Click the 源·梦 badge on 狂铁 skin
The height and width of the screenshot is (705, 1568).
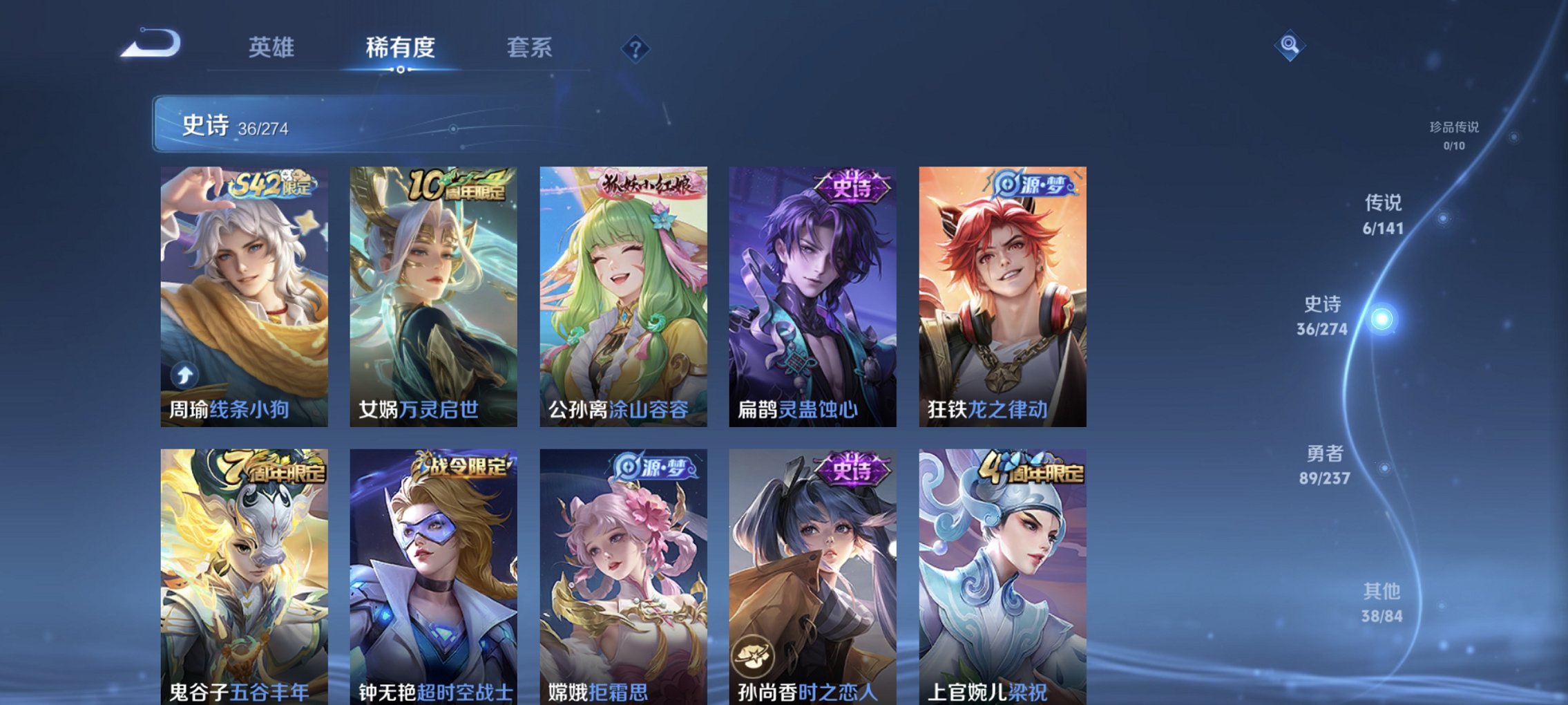[x=1033, y=182]
